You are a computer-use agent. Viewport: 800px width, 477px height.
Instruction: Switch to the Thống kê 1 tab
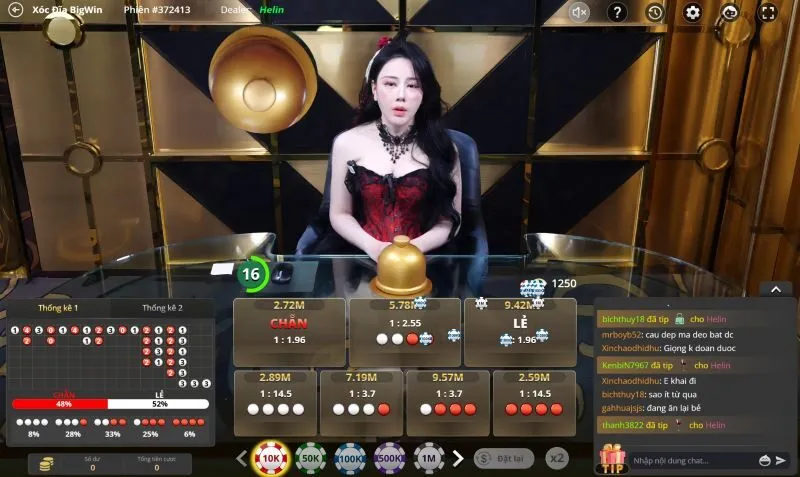(x=58, y=307)
